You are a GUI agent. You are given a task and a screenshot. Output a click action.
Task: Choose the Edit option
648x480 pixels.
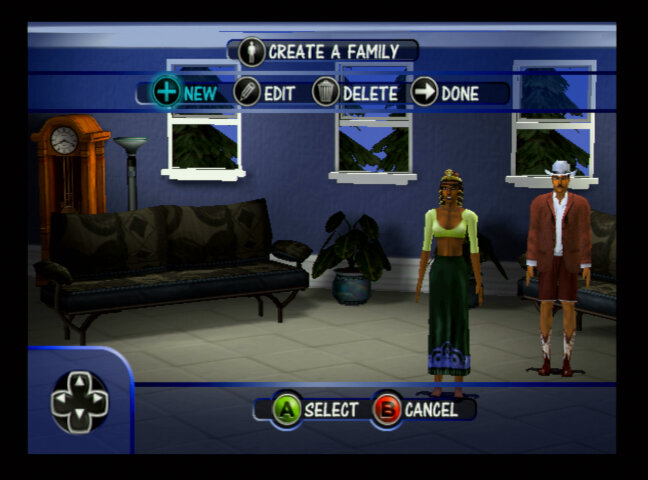[265, 93]
